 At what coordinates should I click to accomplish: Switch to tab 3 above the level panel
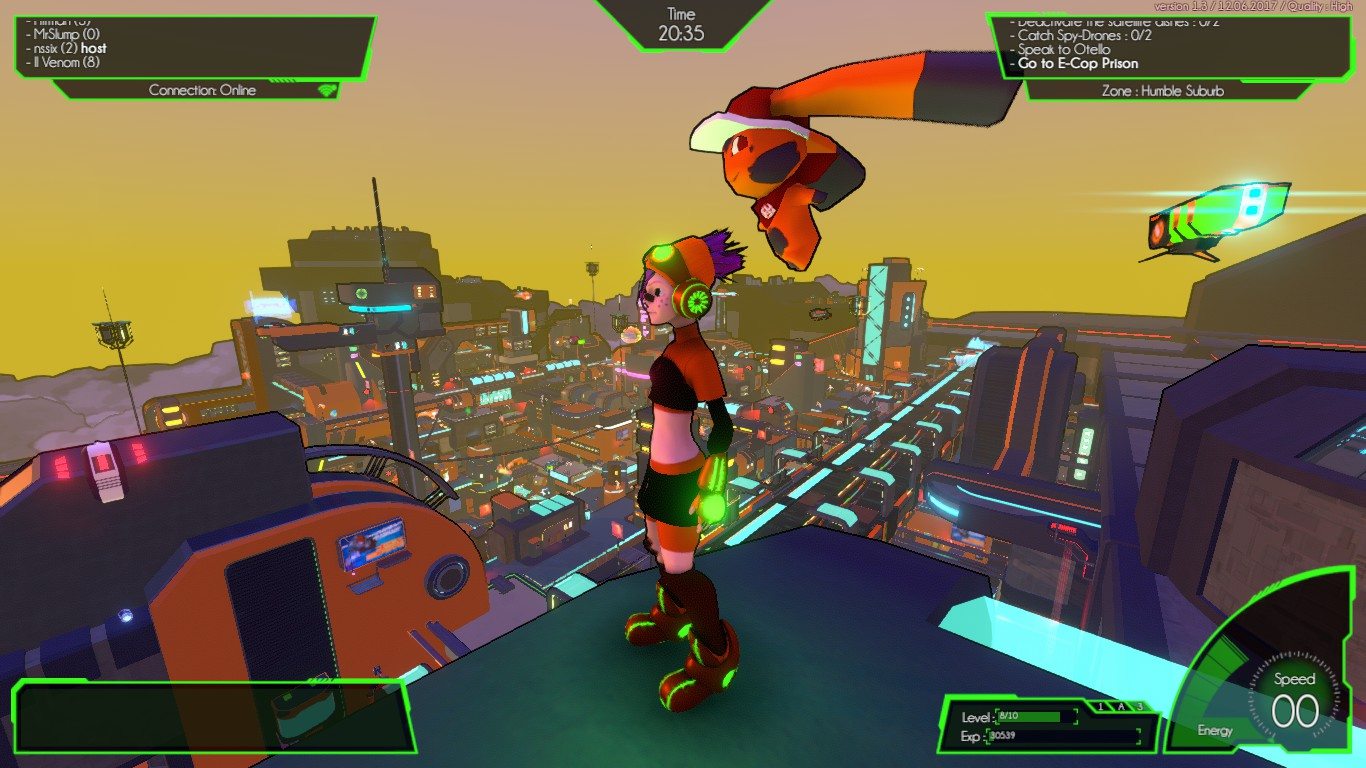click(1139, 707)
